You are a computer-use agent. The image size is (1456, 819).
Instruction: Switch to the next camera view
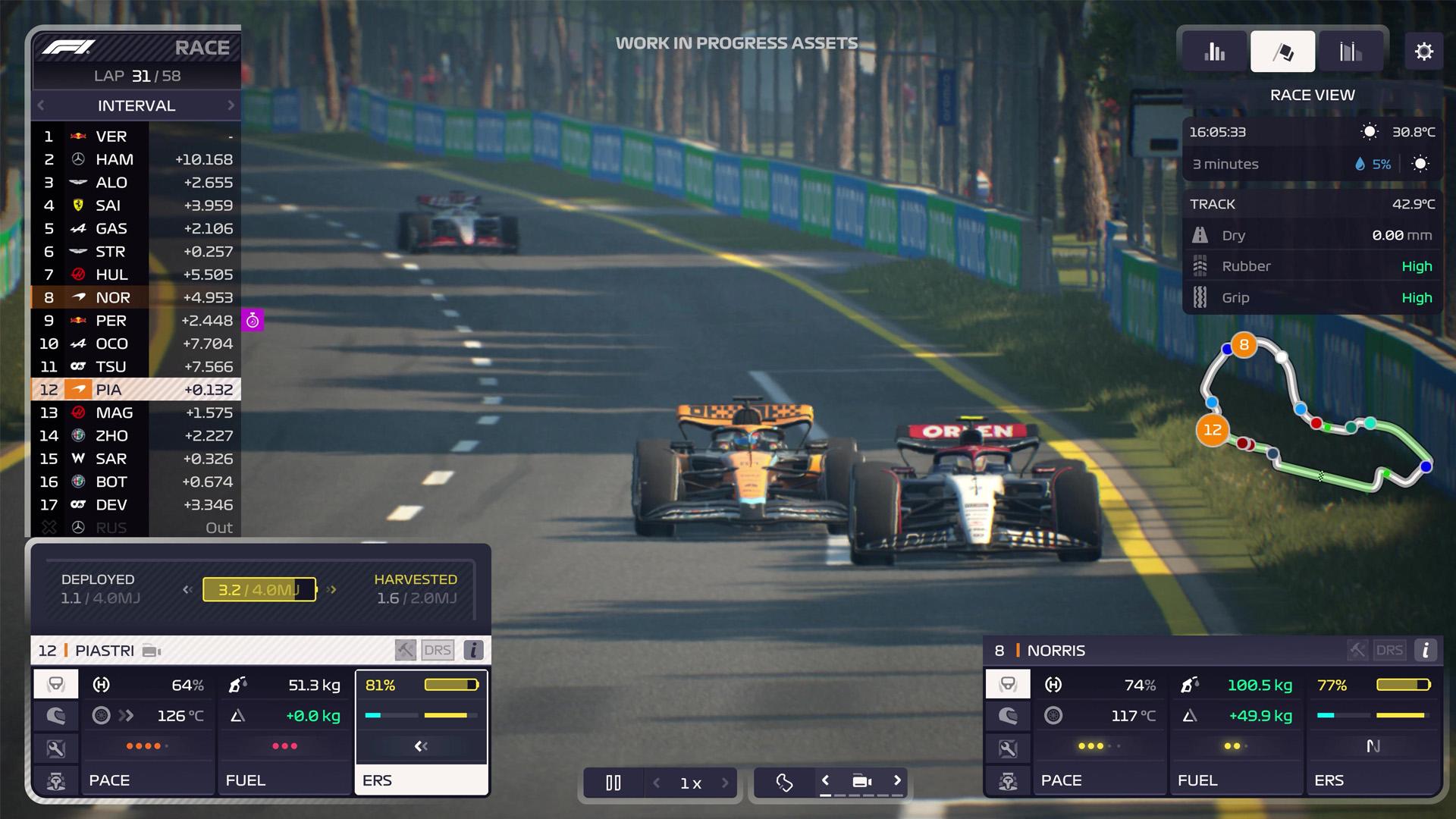click(897, 780)
